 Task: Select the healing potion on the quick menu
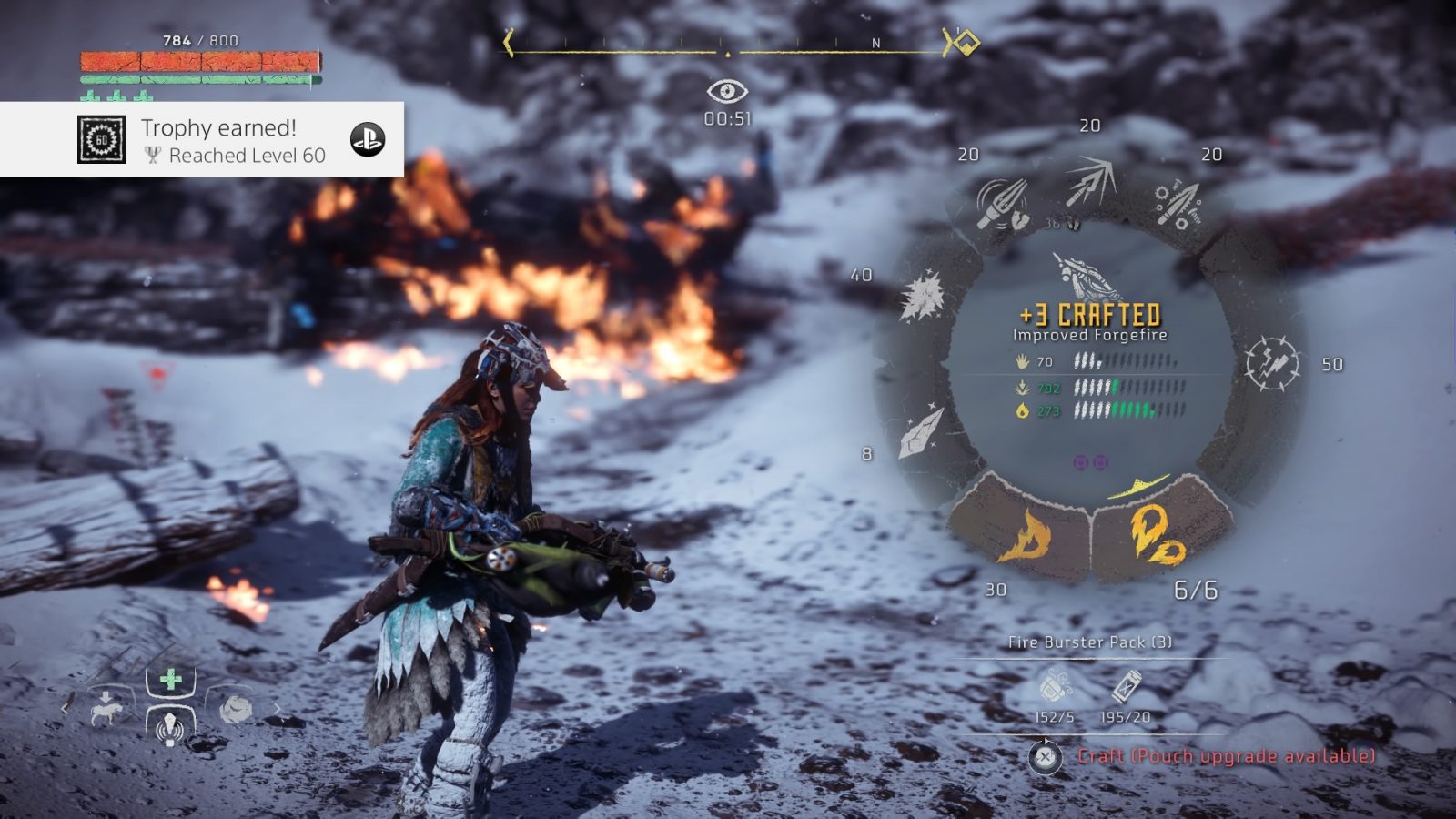(170, 678)
